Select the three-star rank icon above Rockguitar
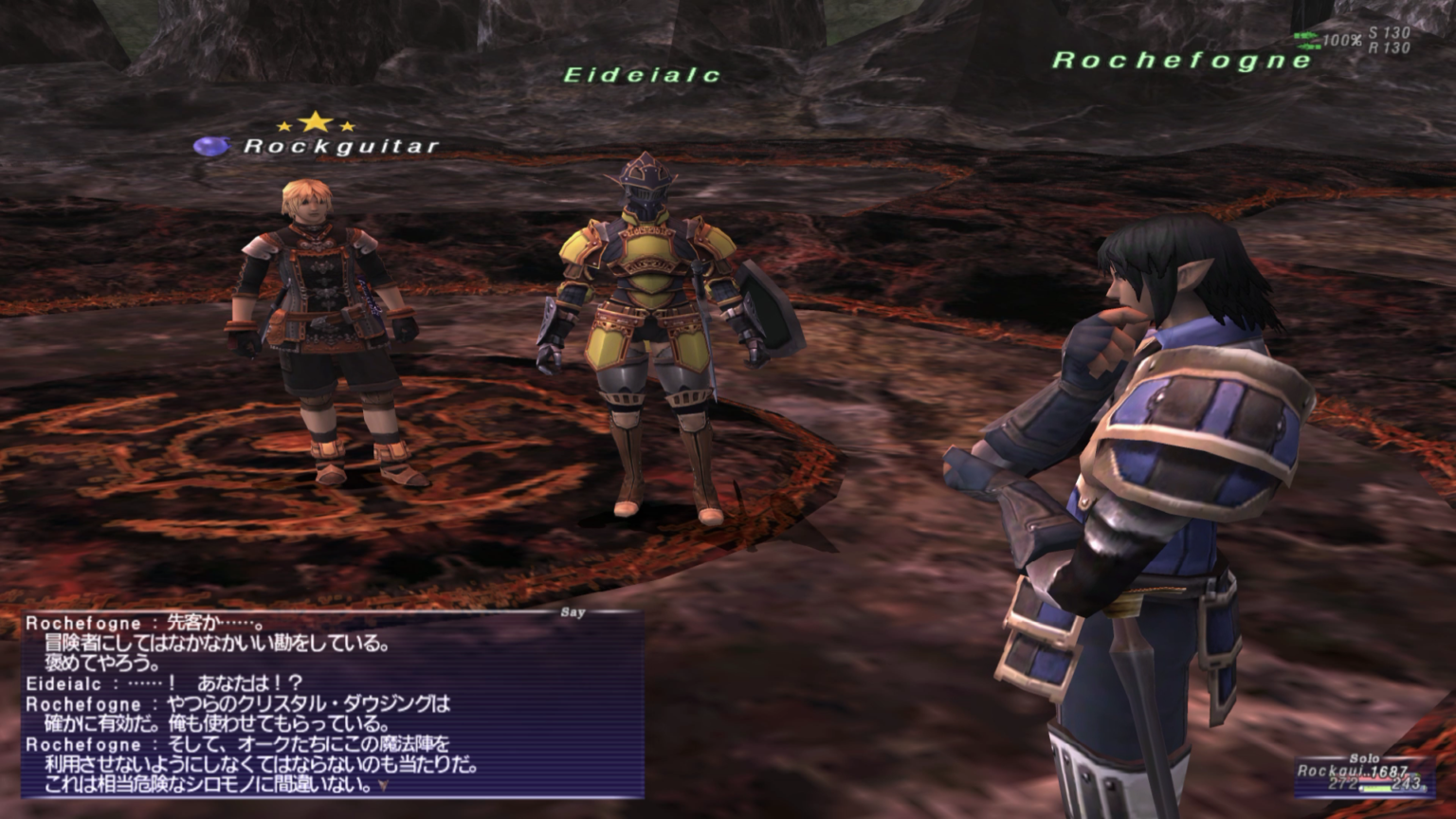Image resolution: width=1456 pixels, height=819 pixels. pos(313,123)
